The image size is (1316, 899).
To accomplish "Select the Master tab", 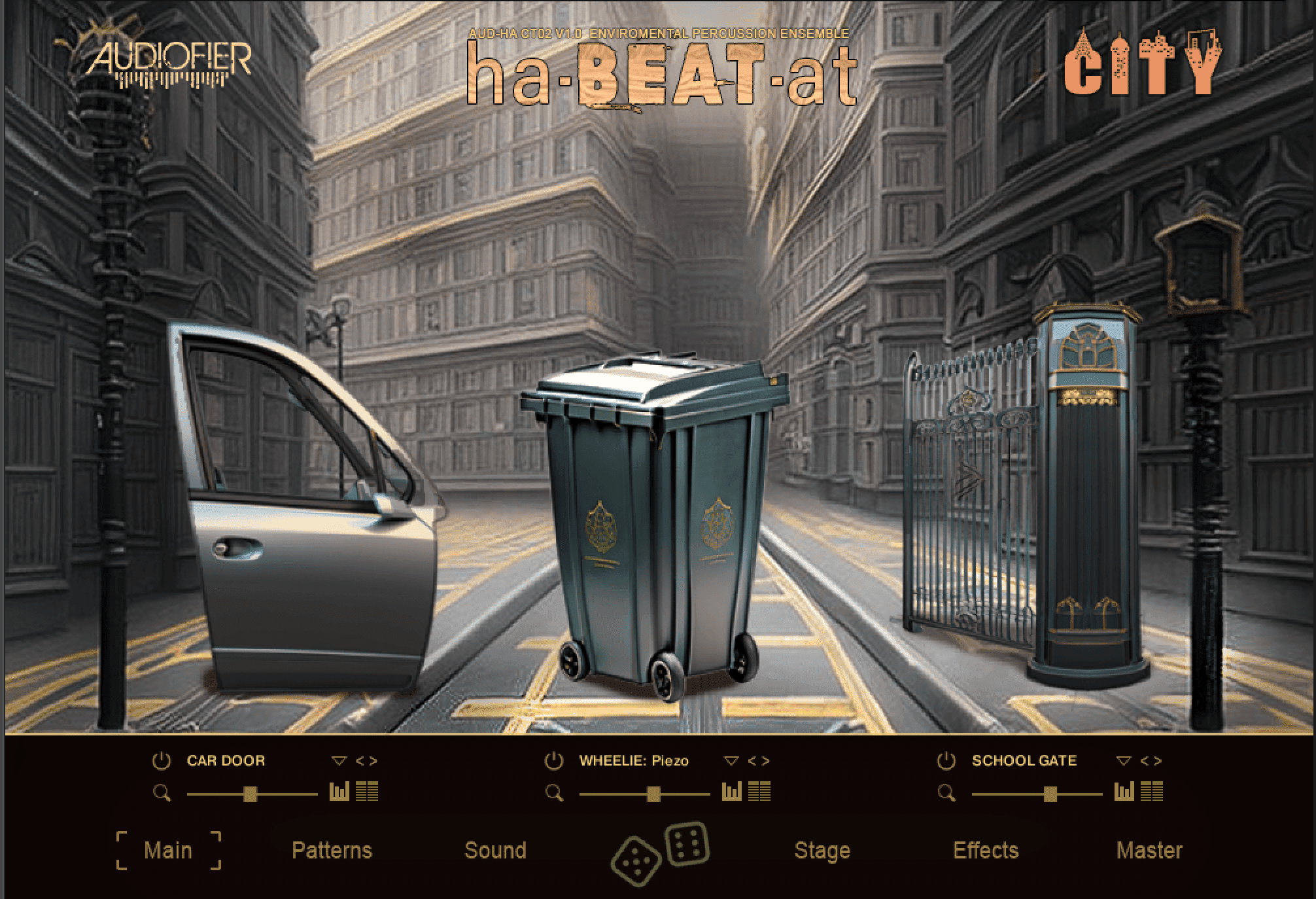I will (1149, 851).
